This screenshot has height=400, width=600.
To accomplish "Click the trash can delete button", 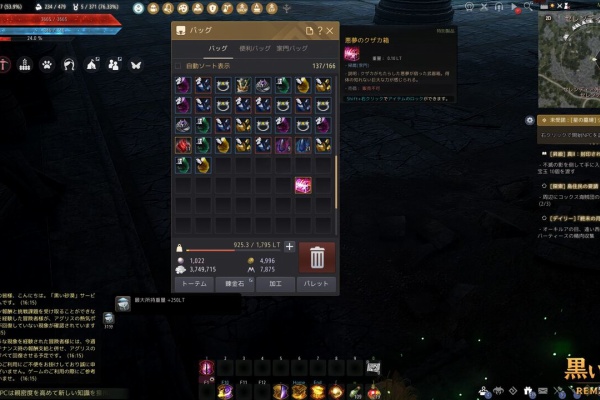I will [x=317, y=257].
